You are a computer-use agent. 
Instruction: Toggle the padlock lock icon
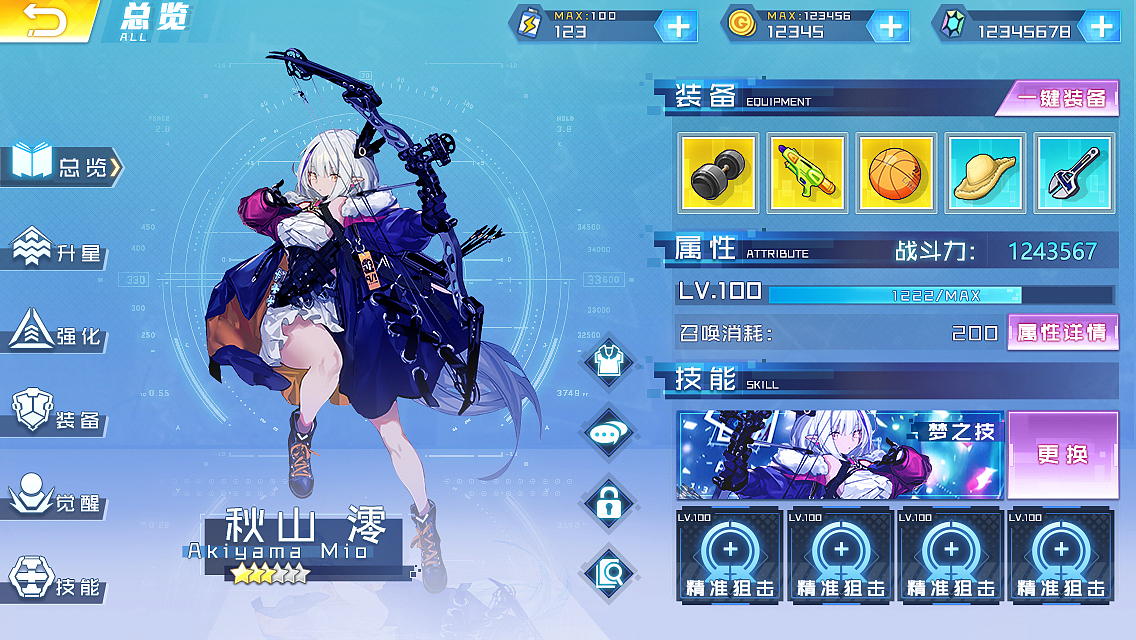point(609,503)
